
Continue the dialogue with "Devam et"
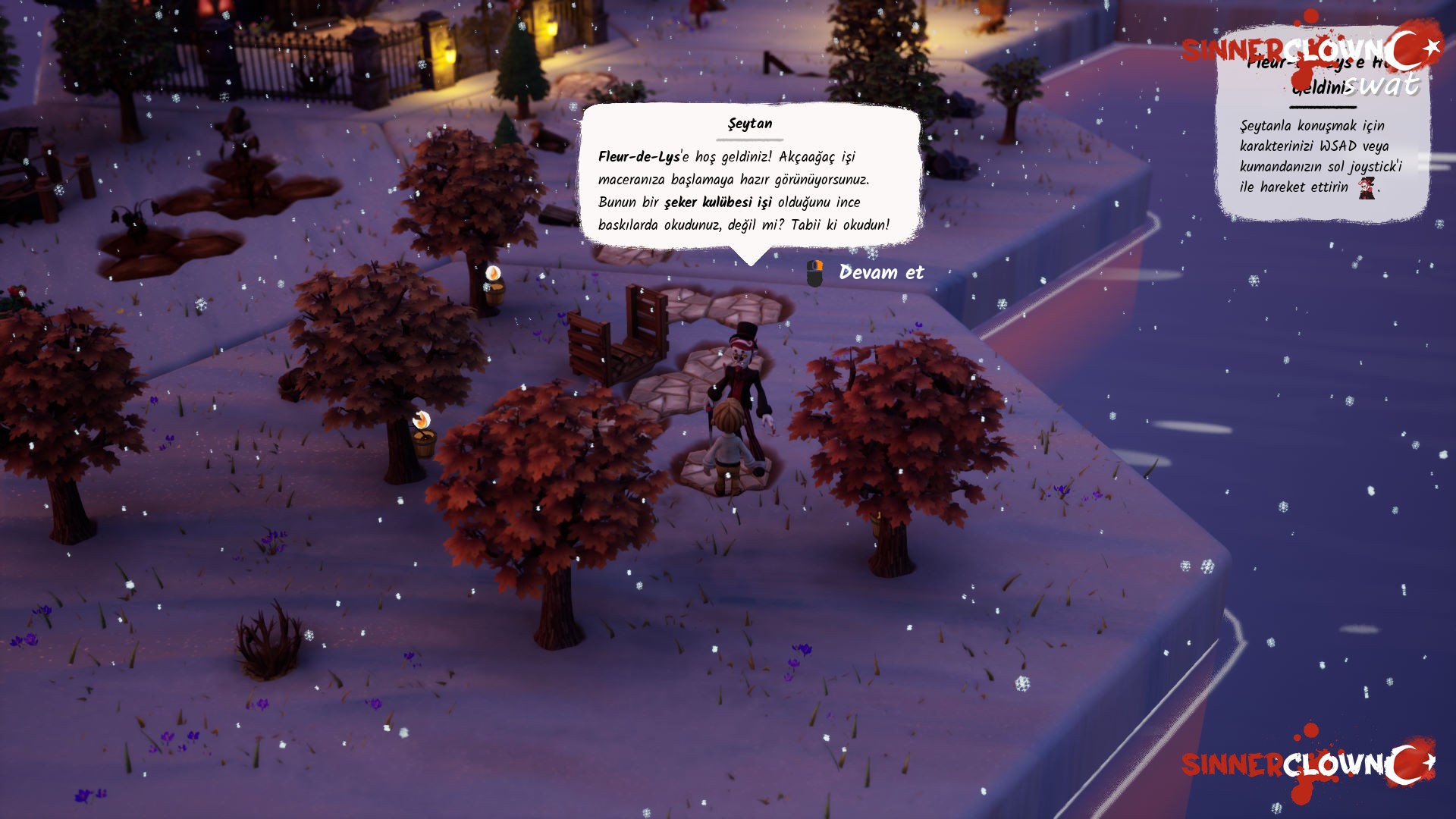(880, 272)
